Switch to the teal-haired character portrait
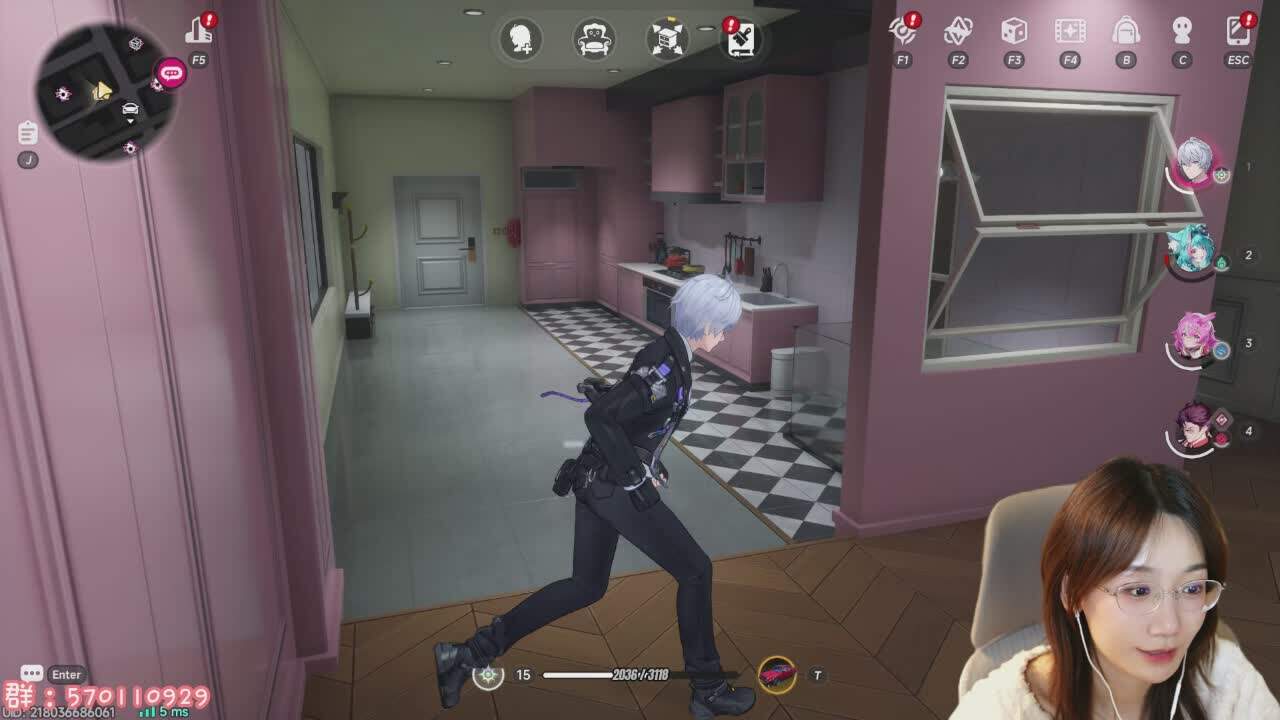 (1191, 251)
